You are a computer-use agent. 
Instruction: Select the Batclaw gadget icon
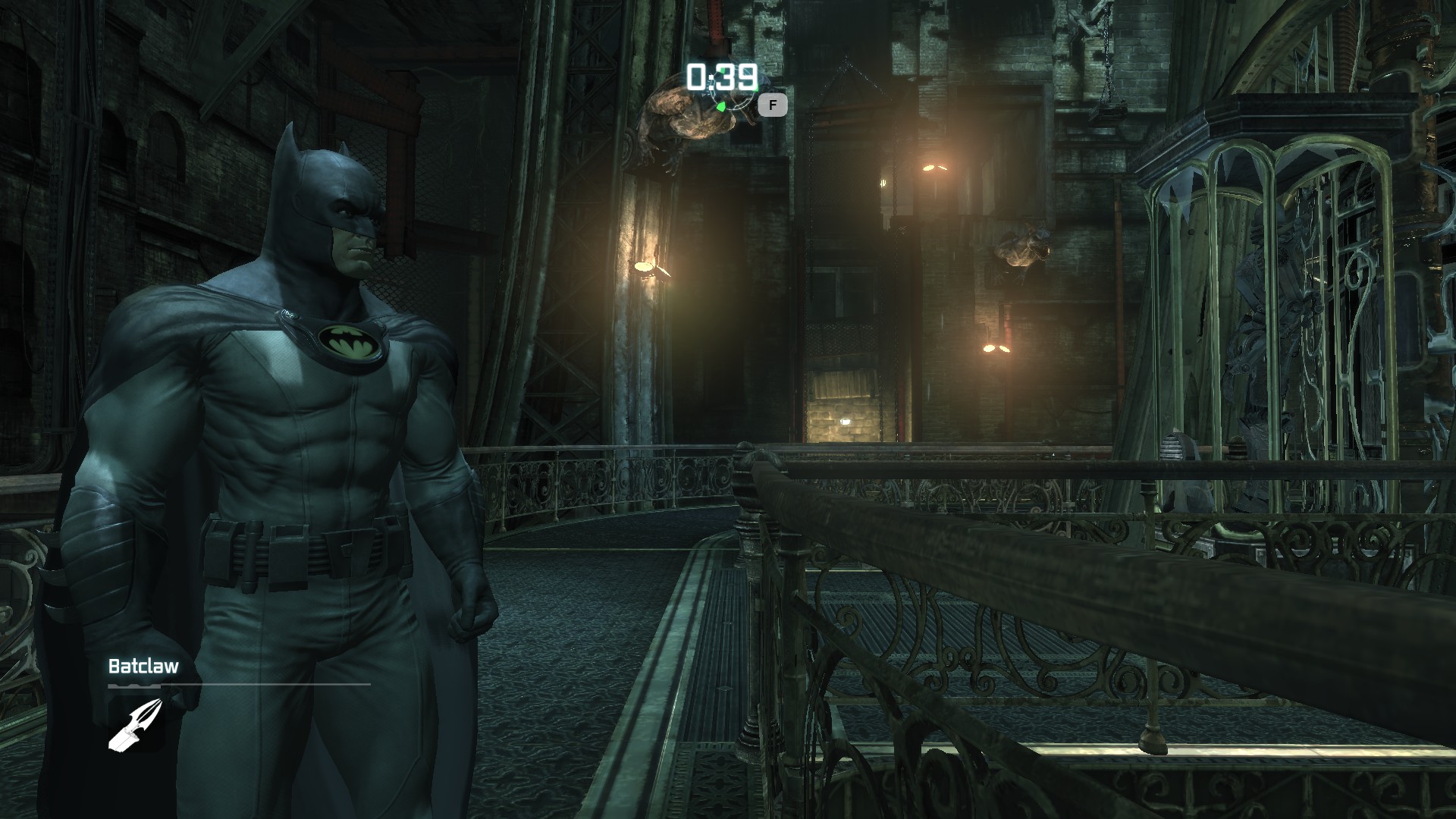coord(136,724)
